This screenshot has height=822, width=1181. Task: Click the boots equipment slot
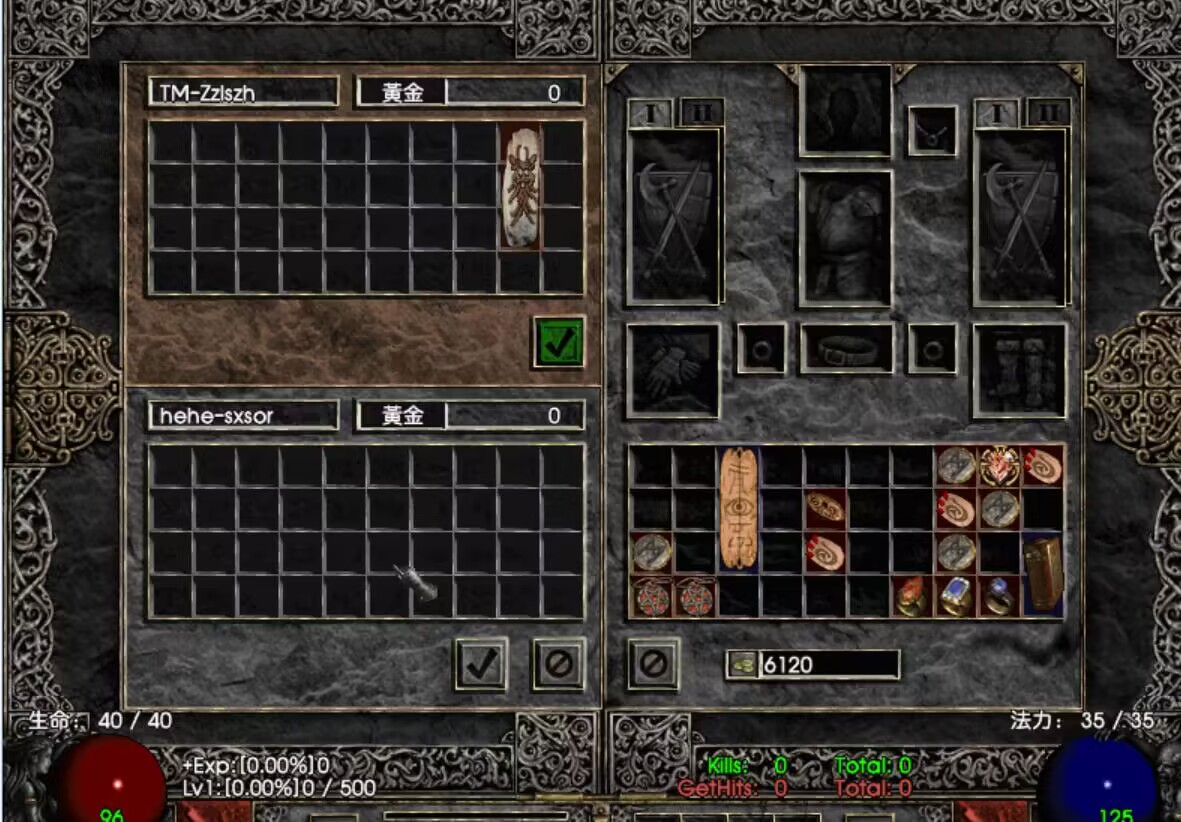[1020, 370]
